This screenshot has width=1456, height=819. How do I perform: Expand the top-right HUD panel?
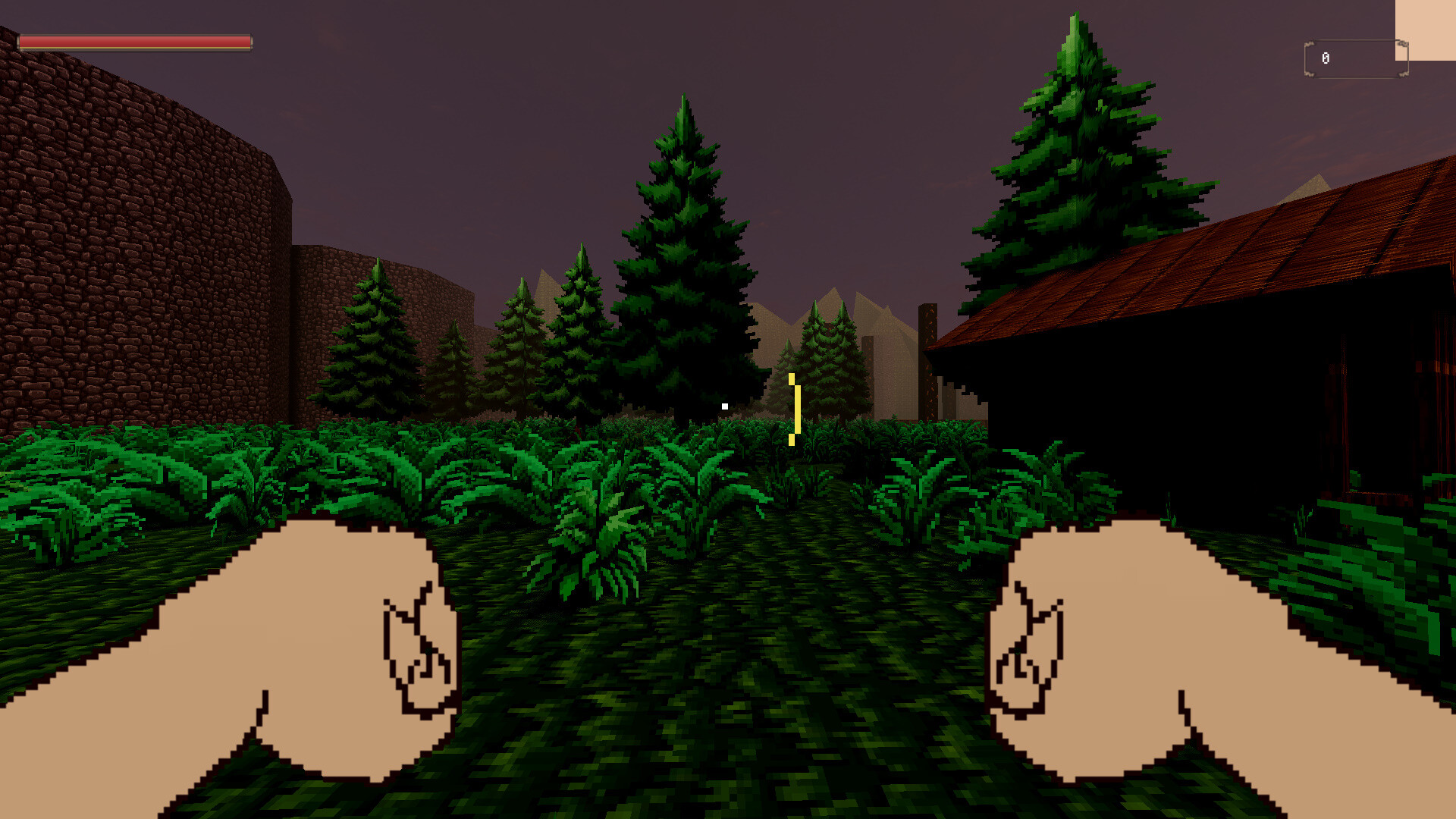(x=1426, y=30)
